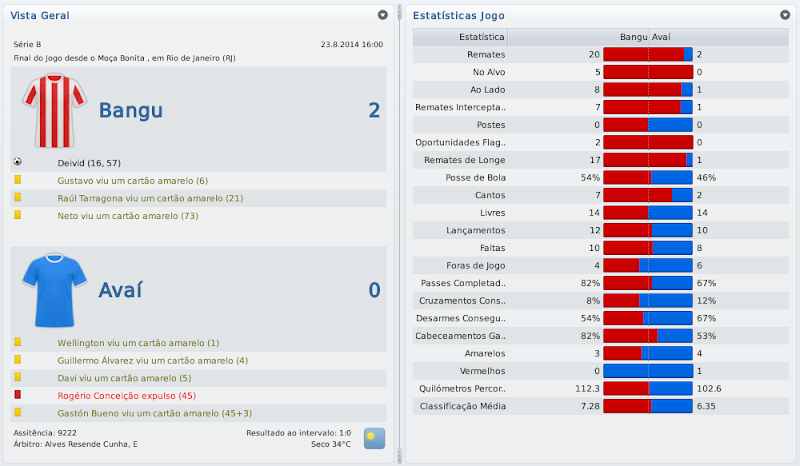Viewport: 800px width, 466px height.
Task: Click the red and white striped Bangu kit
Action: point(50,110)
